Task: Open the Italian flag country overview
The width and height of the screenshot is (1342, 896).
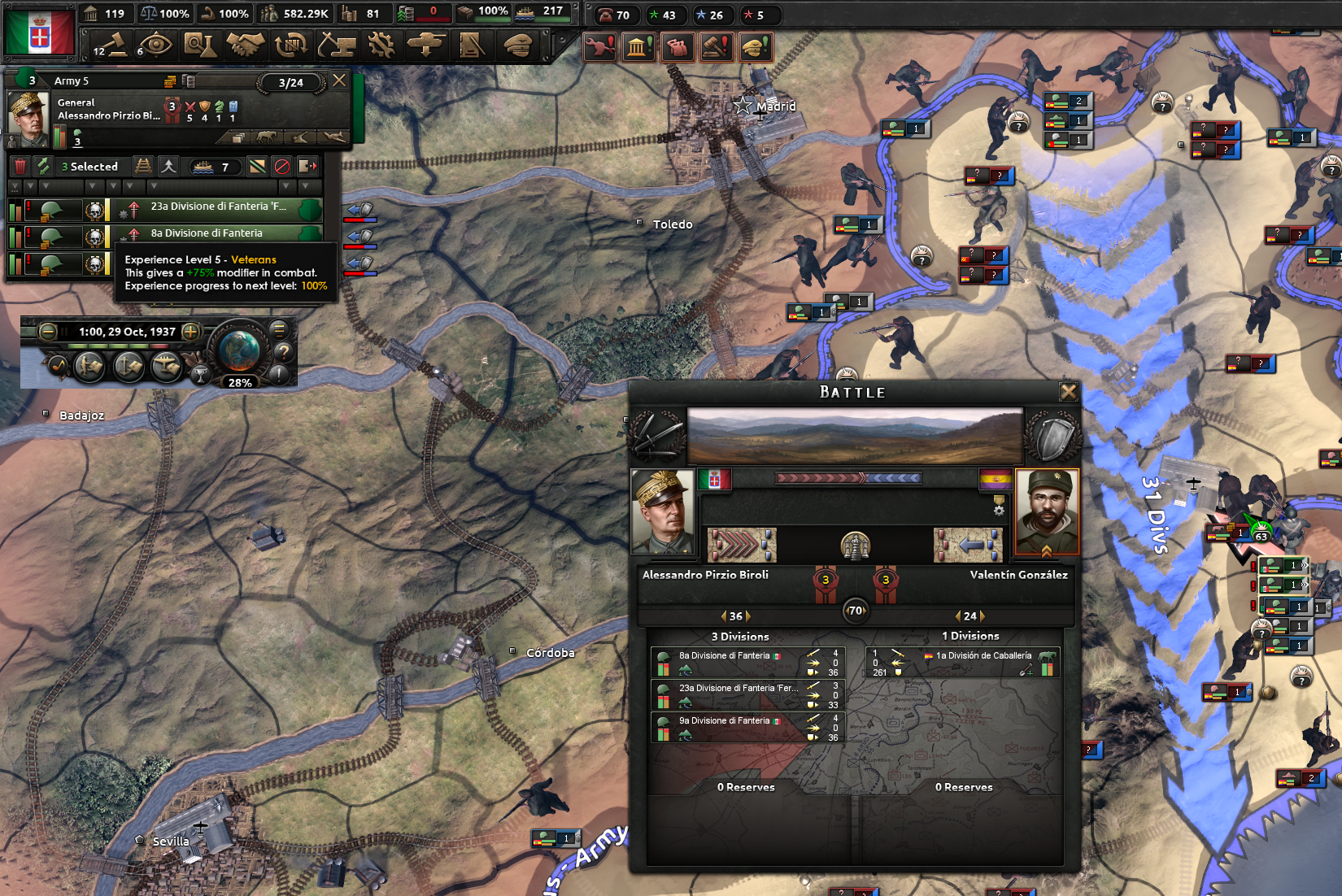Action: click(39, 33)
